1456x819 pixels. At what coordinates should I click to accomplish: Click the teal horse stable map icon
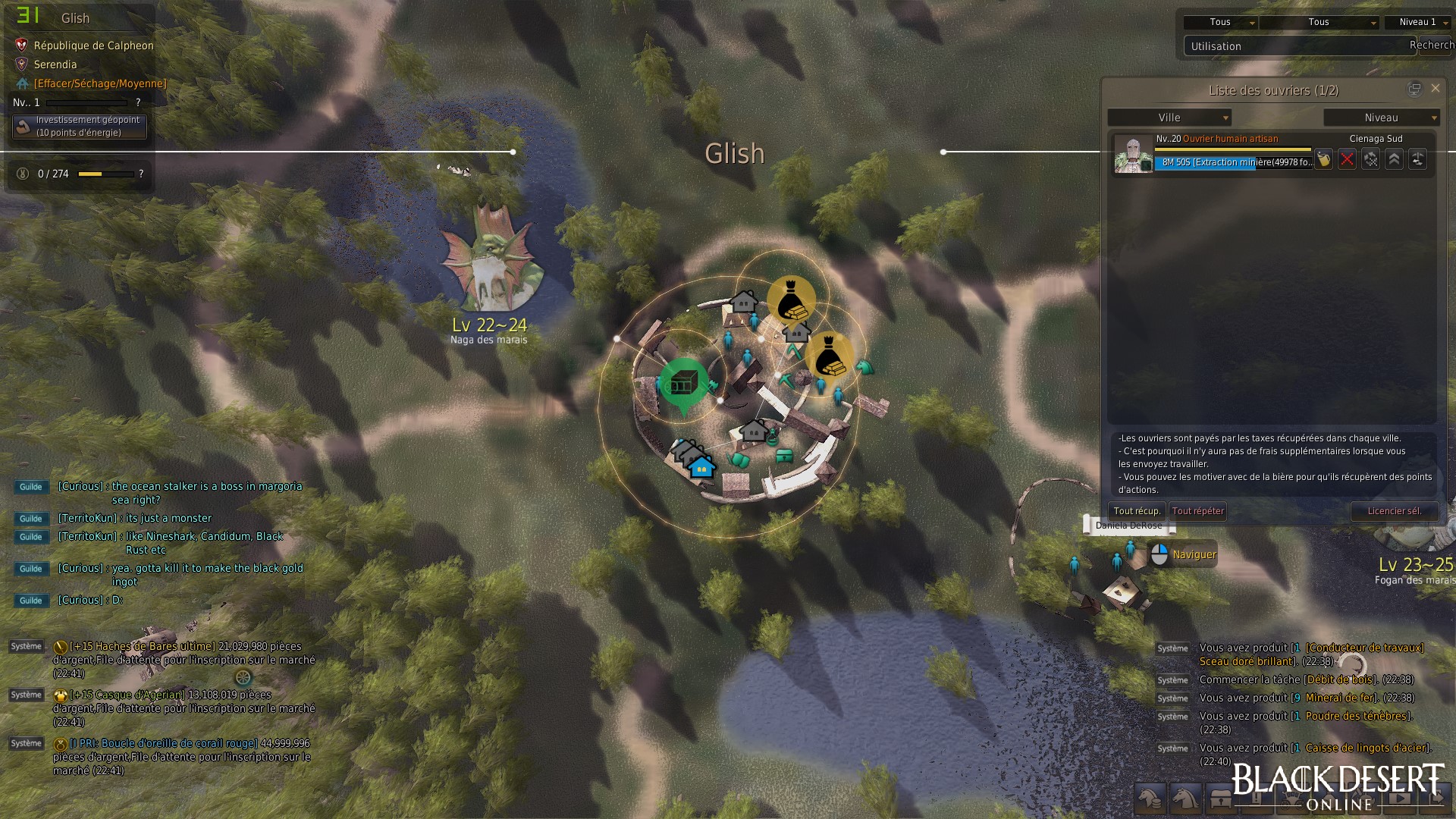[864, 368]
